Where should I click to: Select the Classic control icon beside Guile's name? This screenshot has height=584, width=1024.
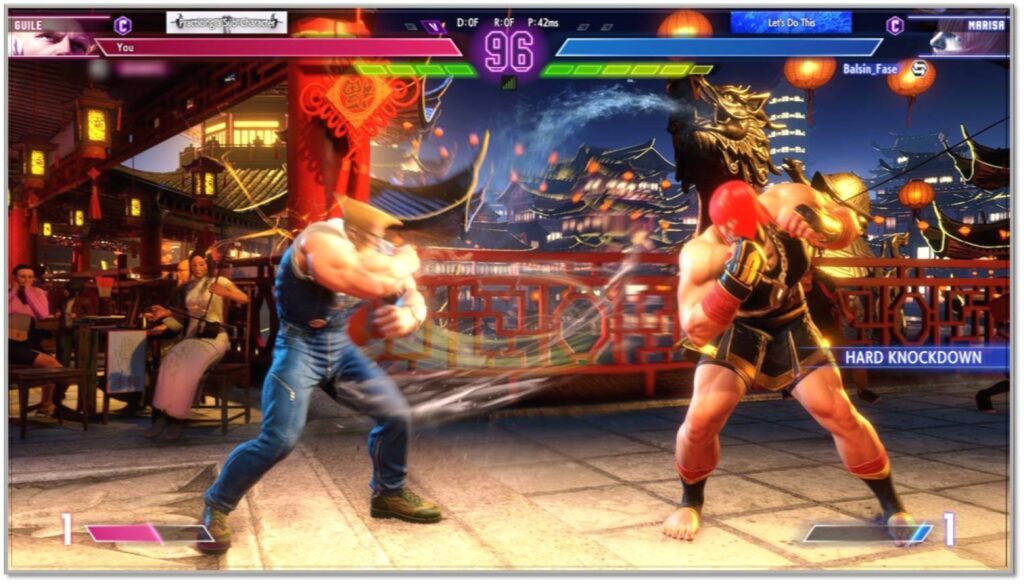click(123, 25)
